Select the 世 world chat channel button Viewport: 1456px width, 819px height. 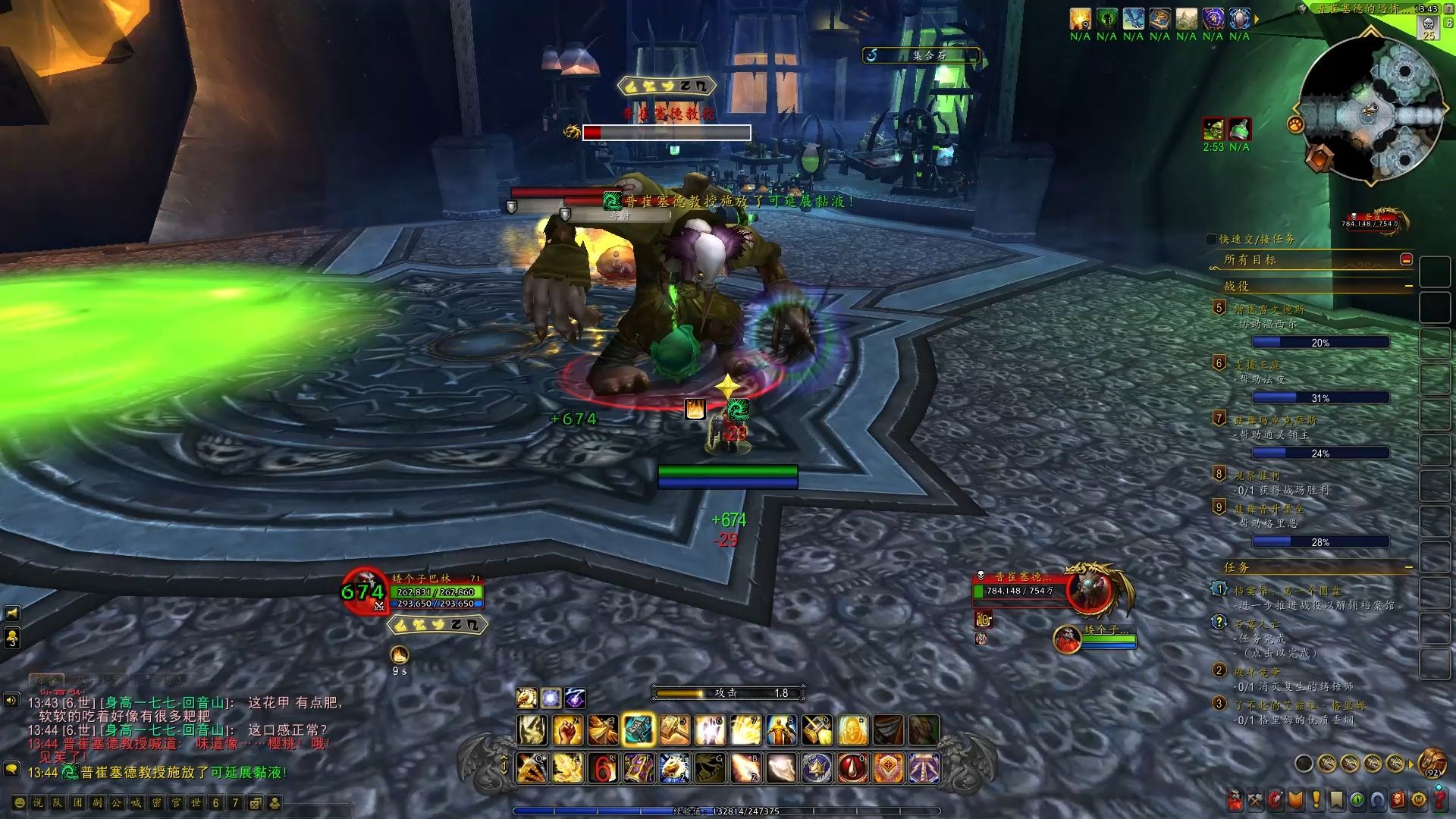(x=196, y=802)
